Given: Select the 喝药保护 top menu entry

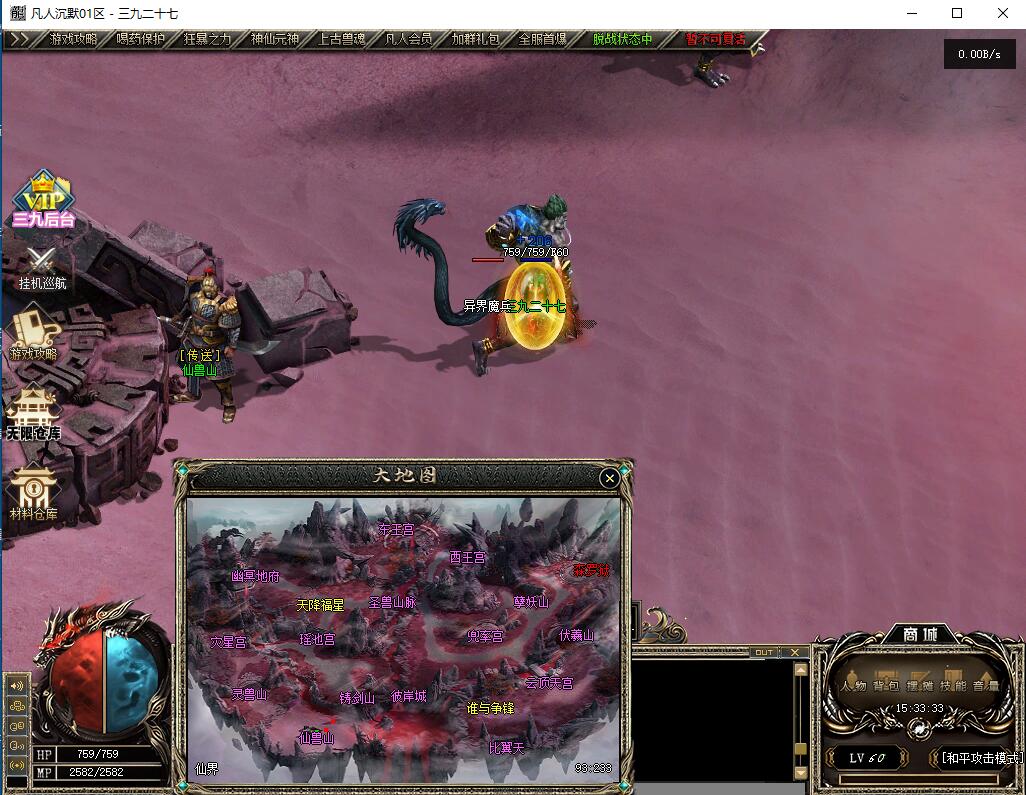Looking at the screenshot, I should pos(140,39).
